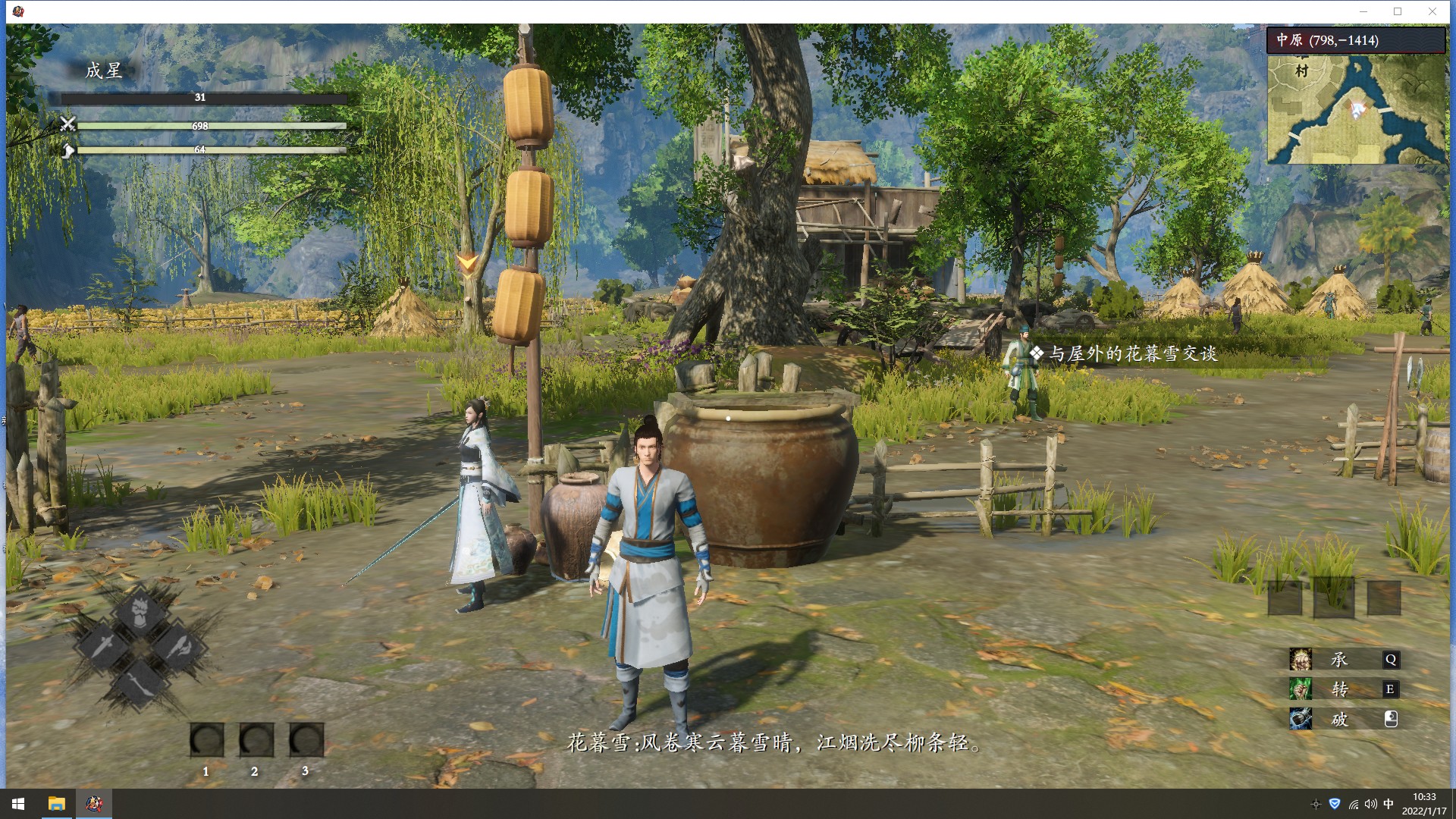Viewport: 1456px width, 819px height.
Task: Select the gauntlet fist weapon diamond
Action: pos(141,613)
